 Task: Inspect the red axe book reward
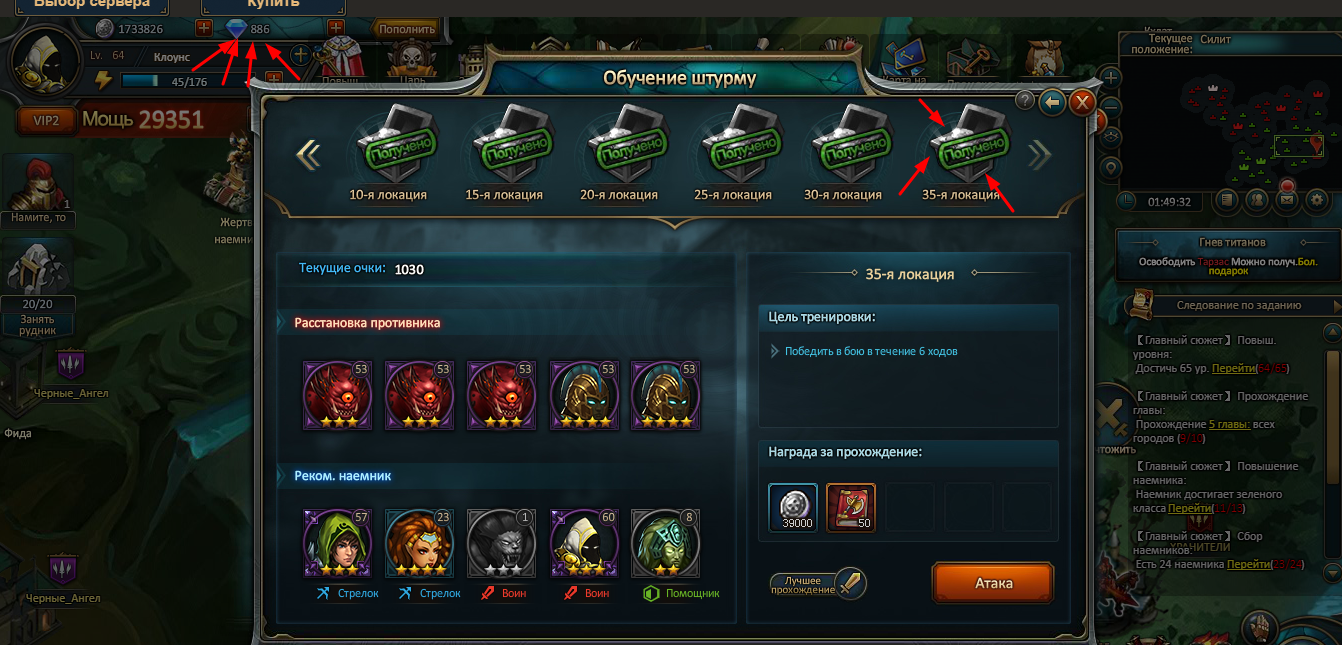pyautogui.click(x=851, y=508)
